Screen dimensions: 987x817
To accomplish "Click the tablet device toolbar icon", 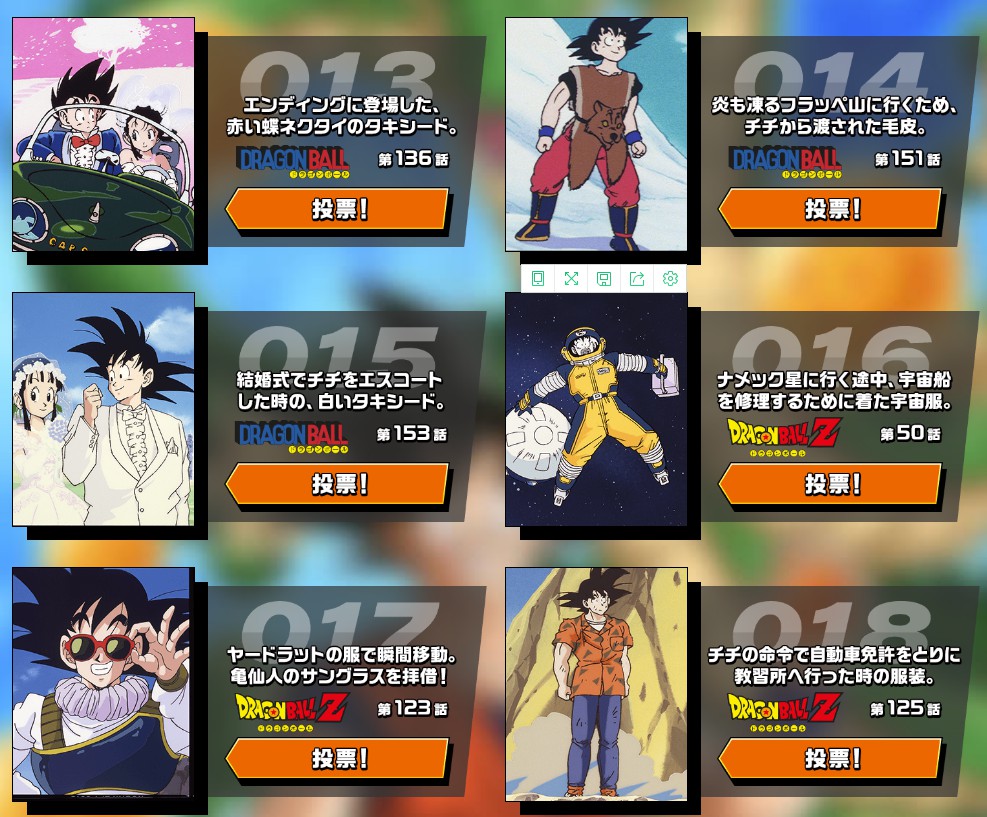I will (x=538, y=278).
